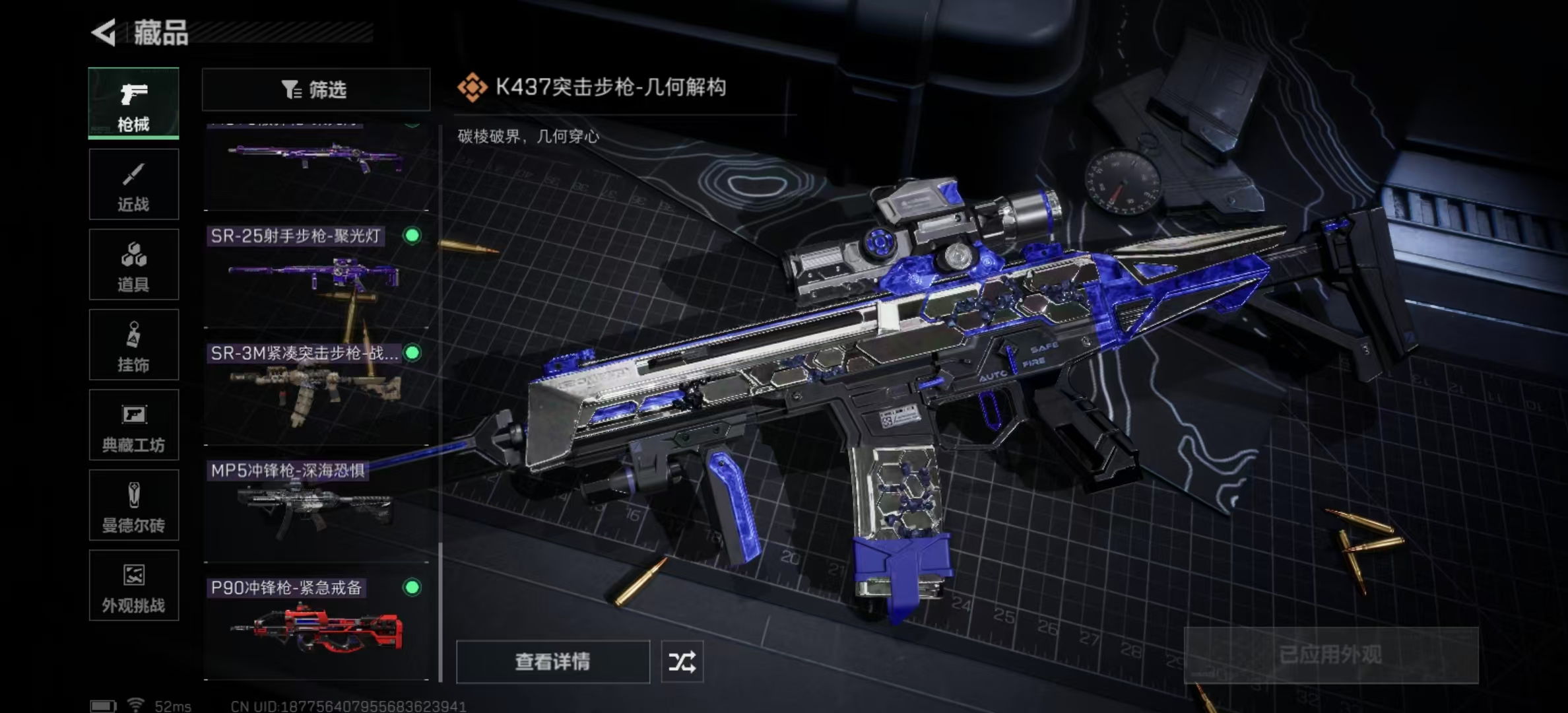The height and width of the screenshot is (713, 1568).
Task: Open the 外观挑战 appearance challenge tab
Action: coord(133,586)
